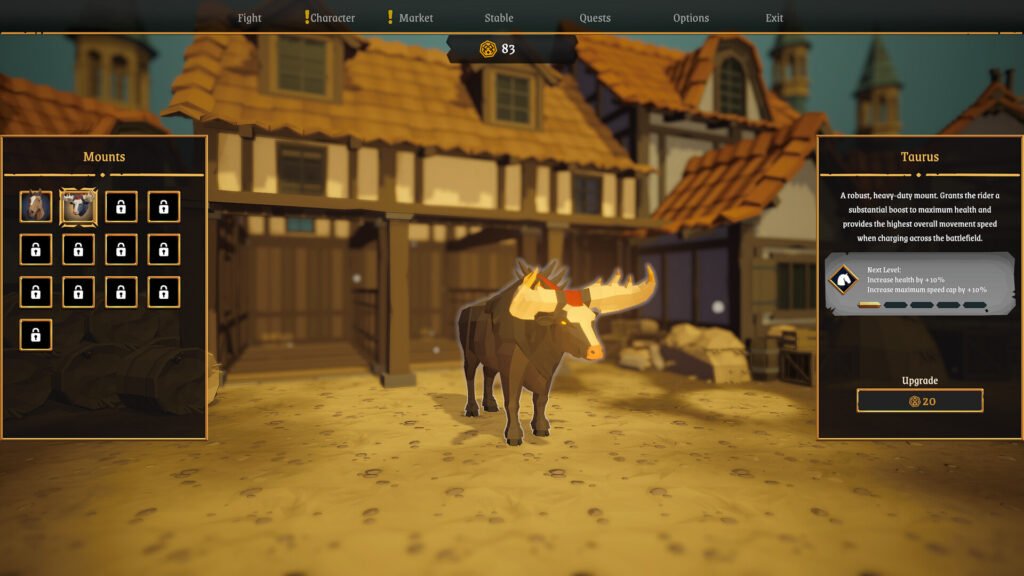The height and width of the screenshot is (576, 1024).
Task: Show the Quests list
Action: [595, 18]
